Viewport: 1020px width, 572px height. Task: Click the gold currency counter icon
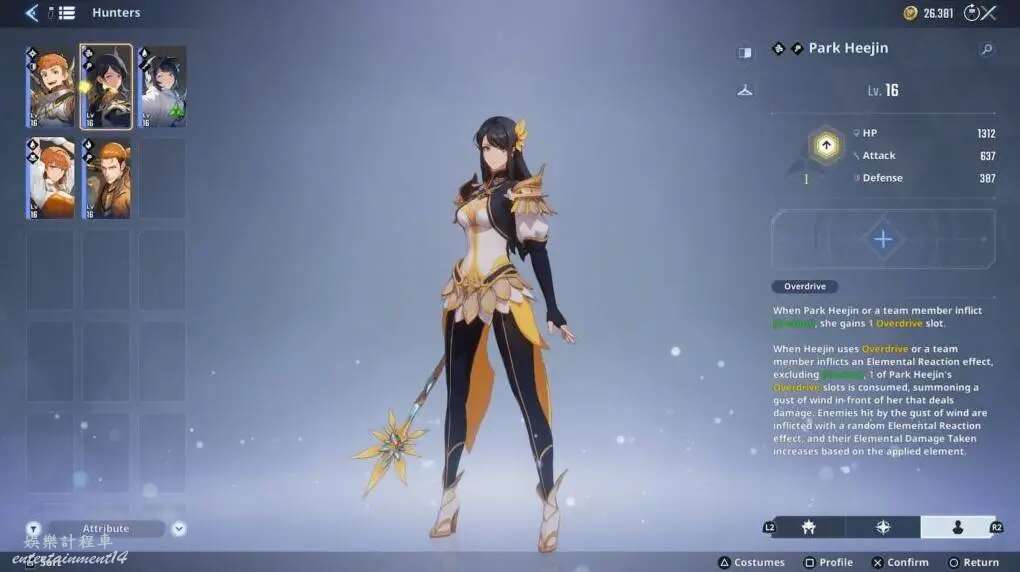click(x=910, y=13)
